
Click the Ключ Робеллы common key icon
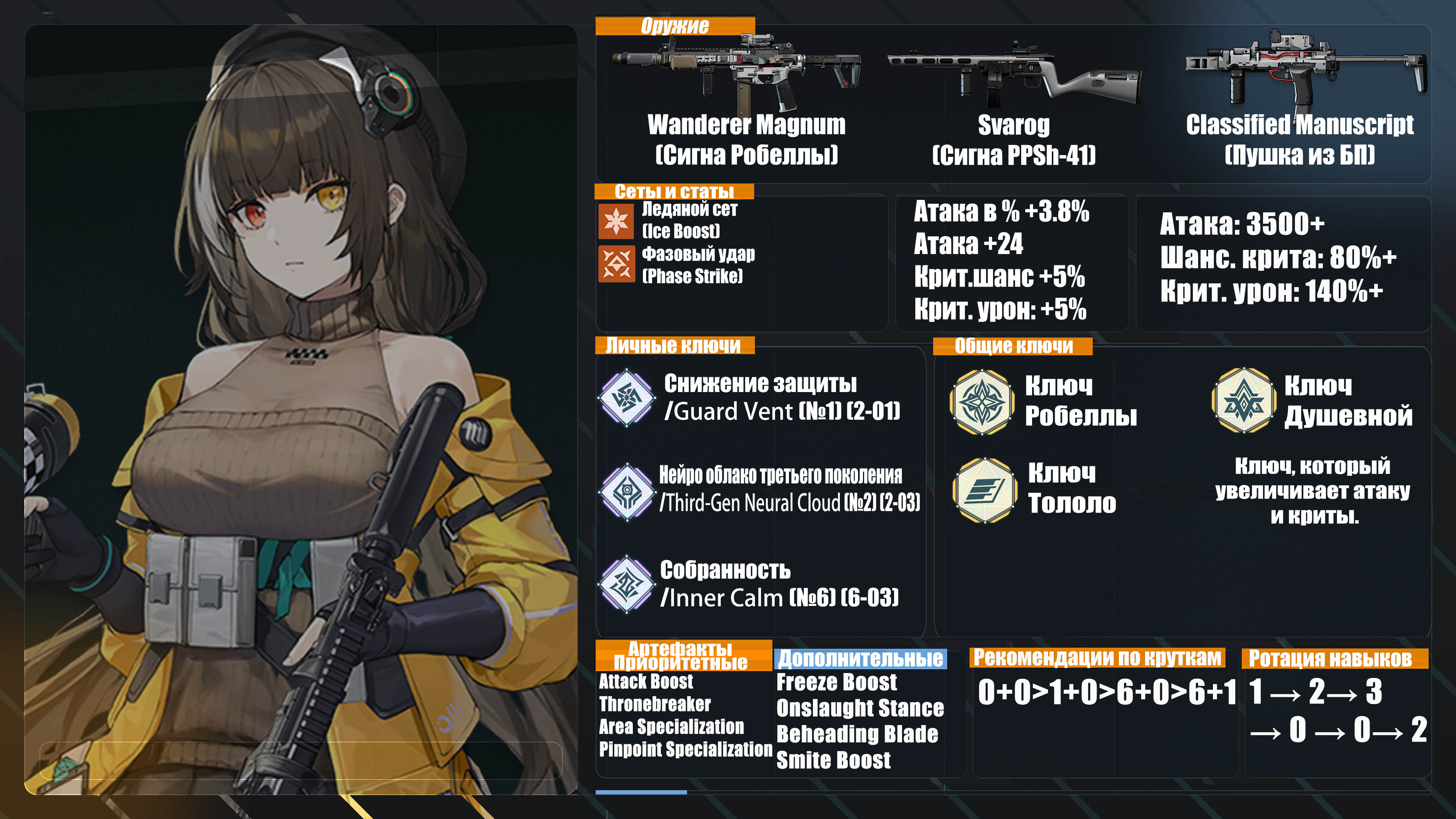tap(982, 402)
